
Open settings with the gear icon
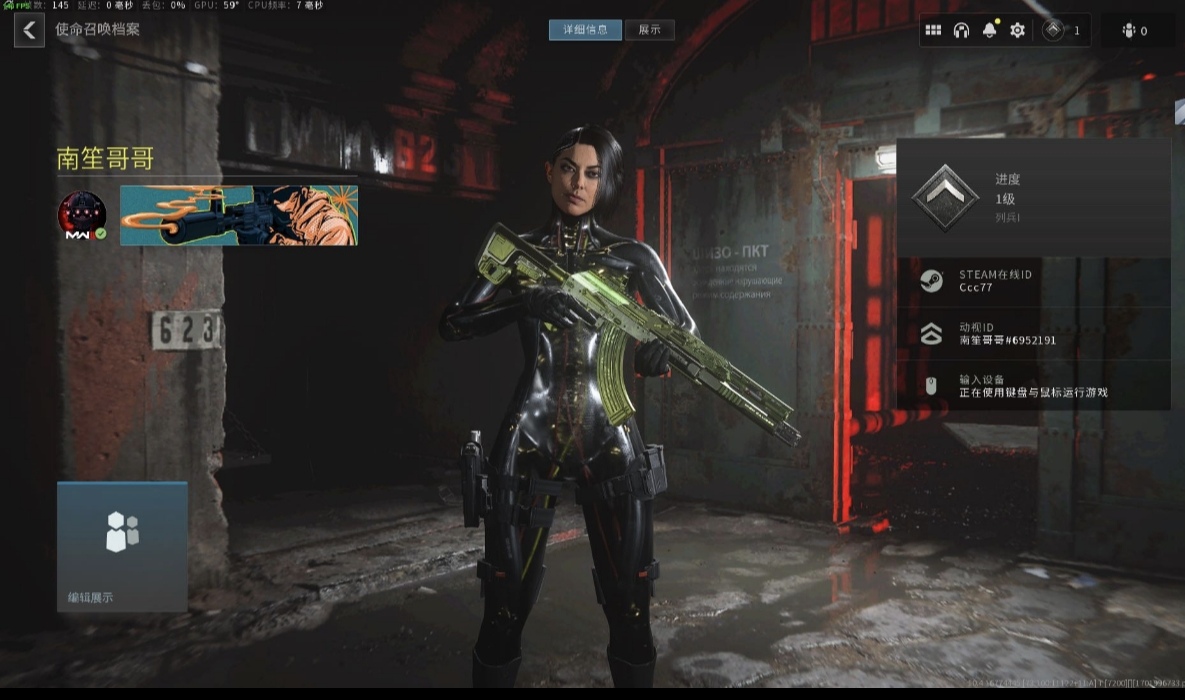[1018, 30]
